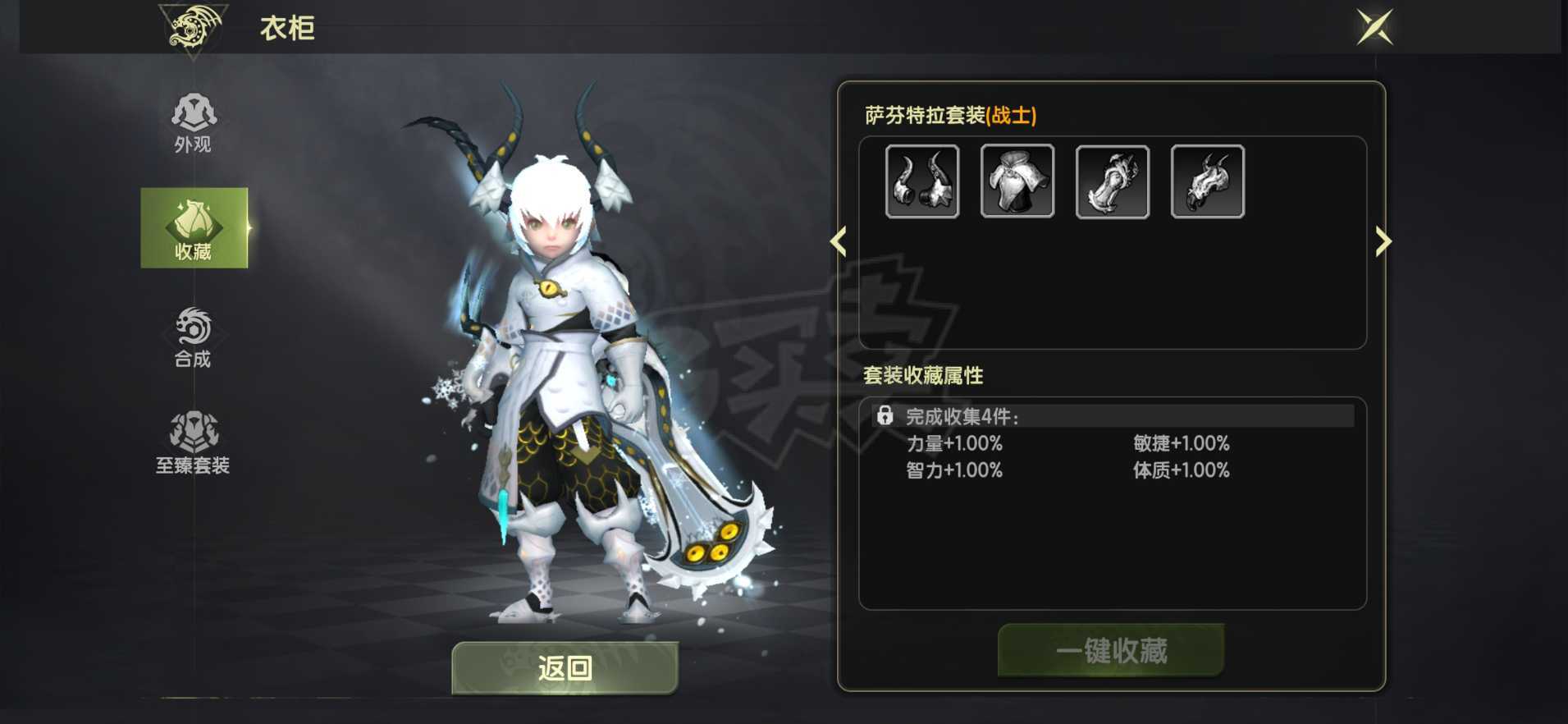Select the 收藏 collection tab
The height and width of the screenshot is (724, 1568).
[194, 228]
